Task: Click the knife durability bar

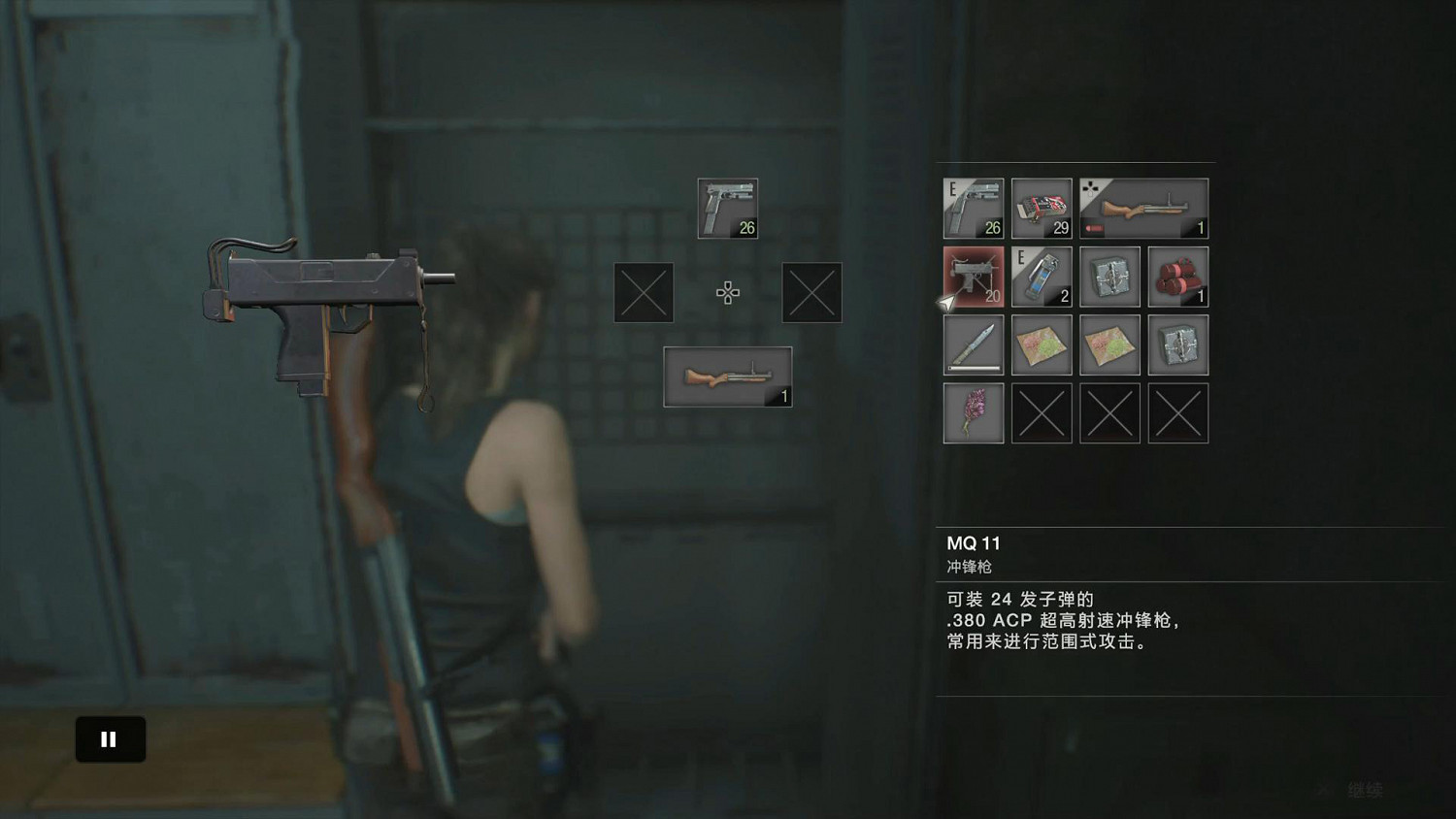Action: click(x=973, y=367)
